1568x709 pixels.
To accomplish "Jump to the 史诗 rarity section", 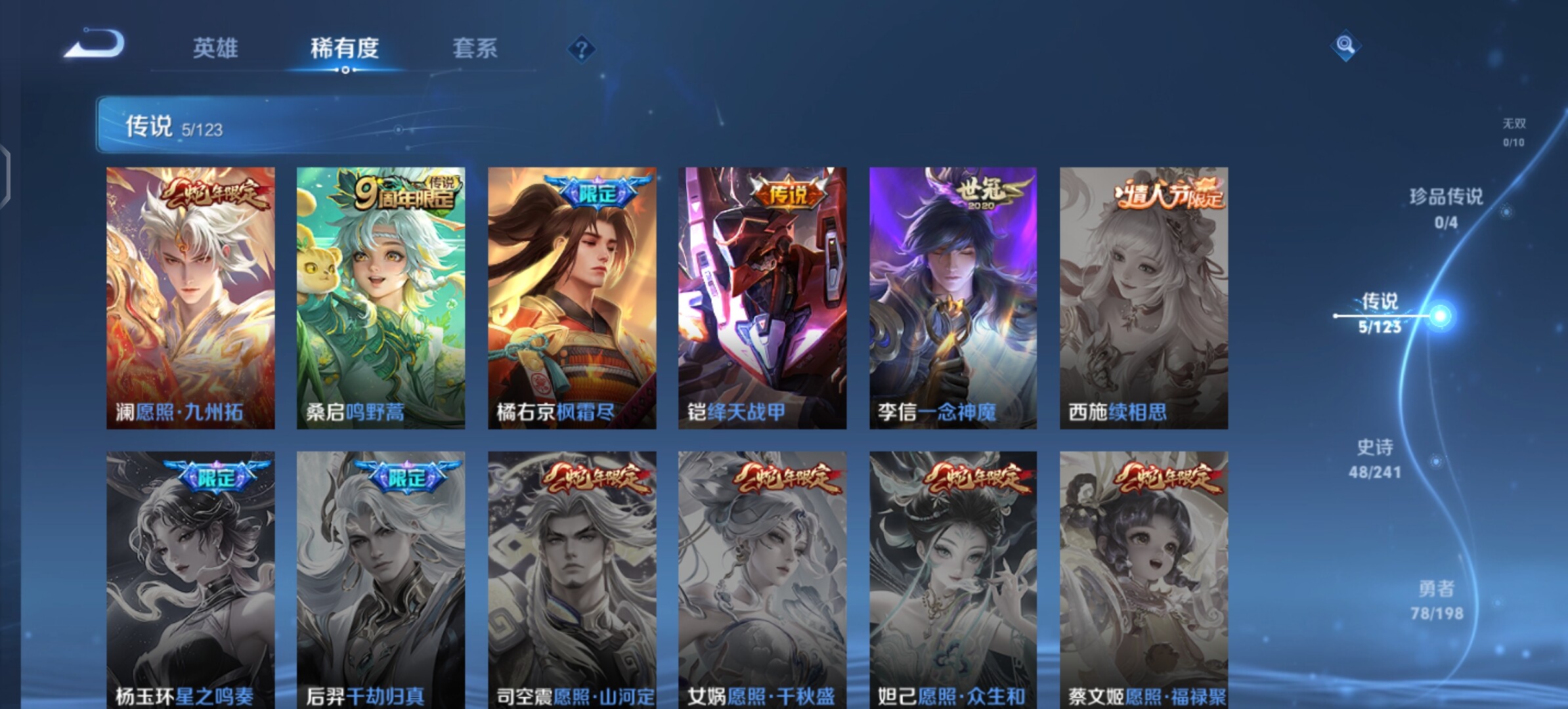I will (1375, 458).
